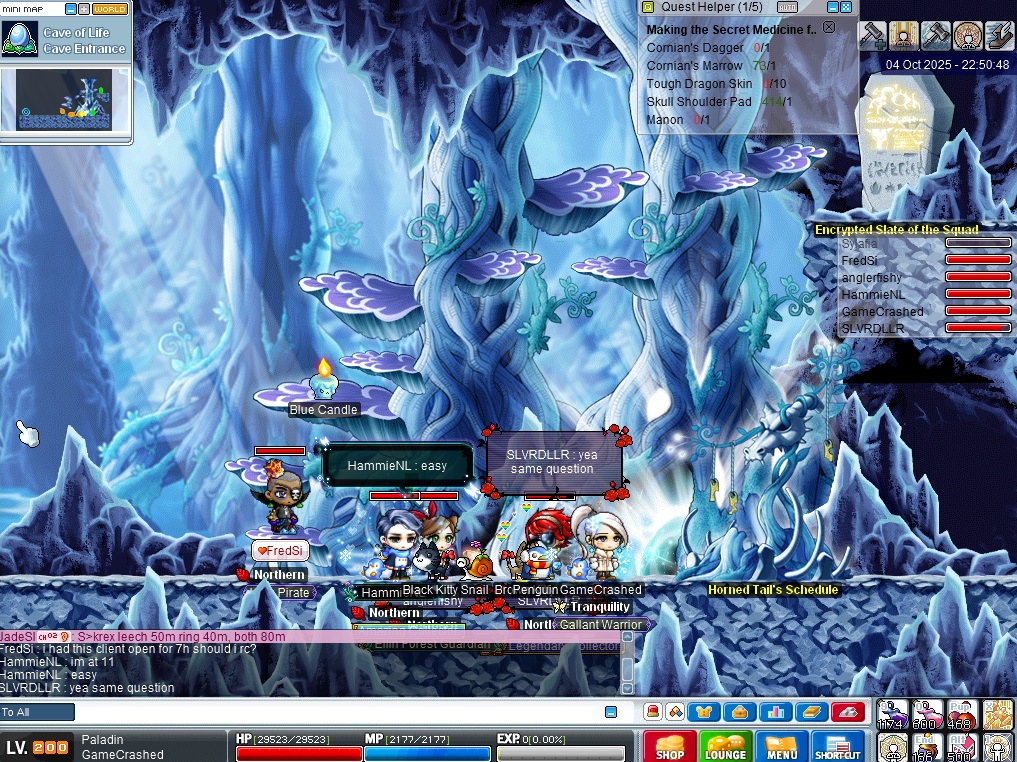Open the World map from minimap
The height and width of the screenshot is (762, 1017).
(110, 9)
